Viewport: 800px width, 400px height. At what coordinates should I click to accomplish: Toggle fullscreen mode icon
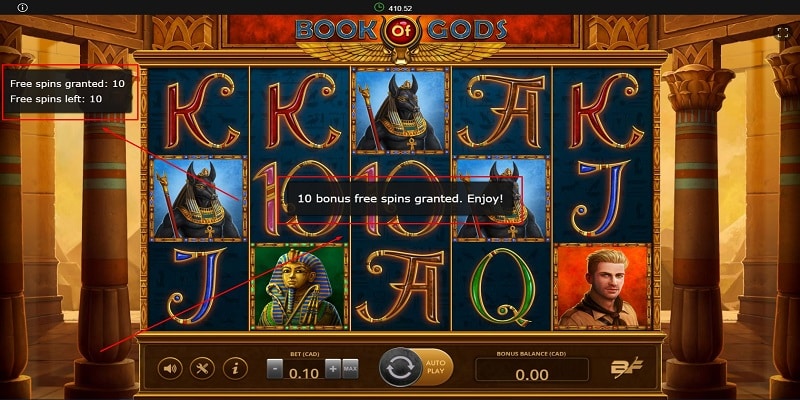[x=783, y=32]
